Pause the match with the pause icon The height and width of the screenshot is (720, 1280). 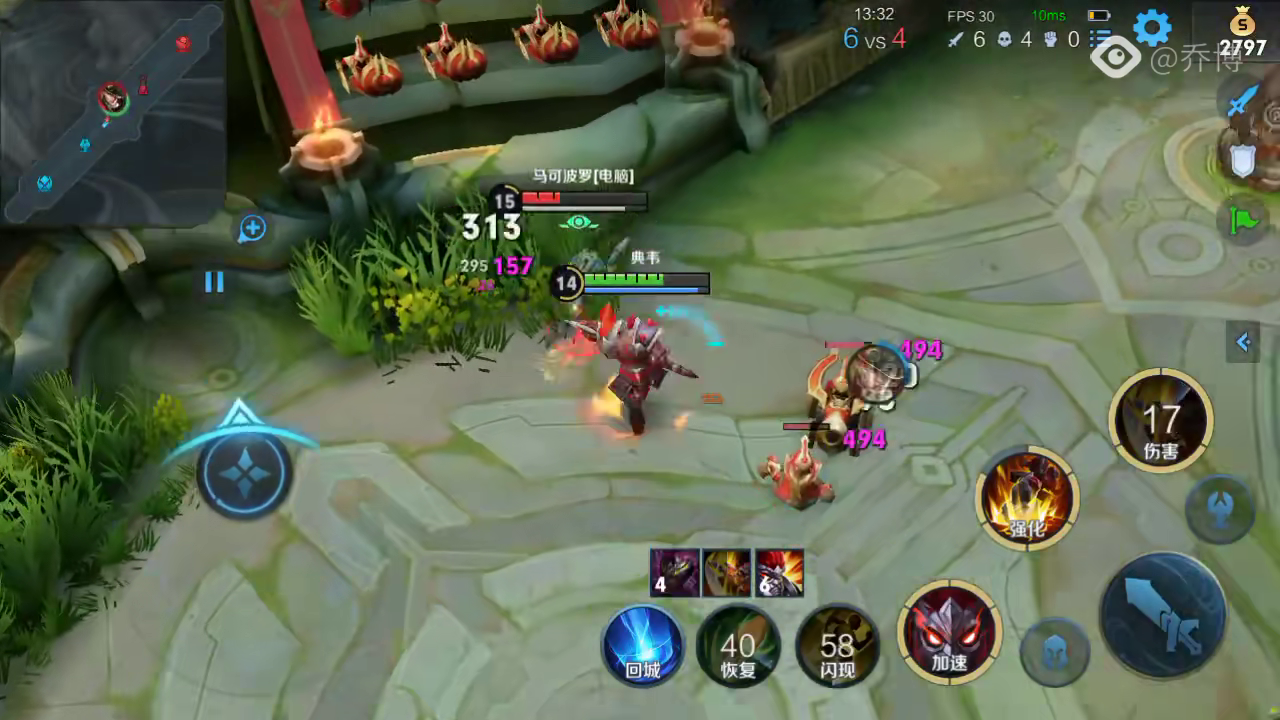click(x=214, y=282)
